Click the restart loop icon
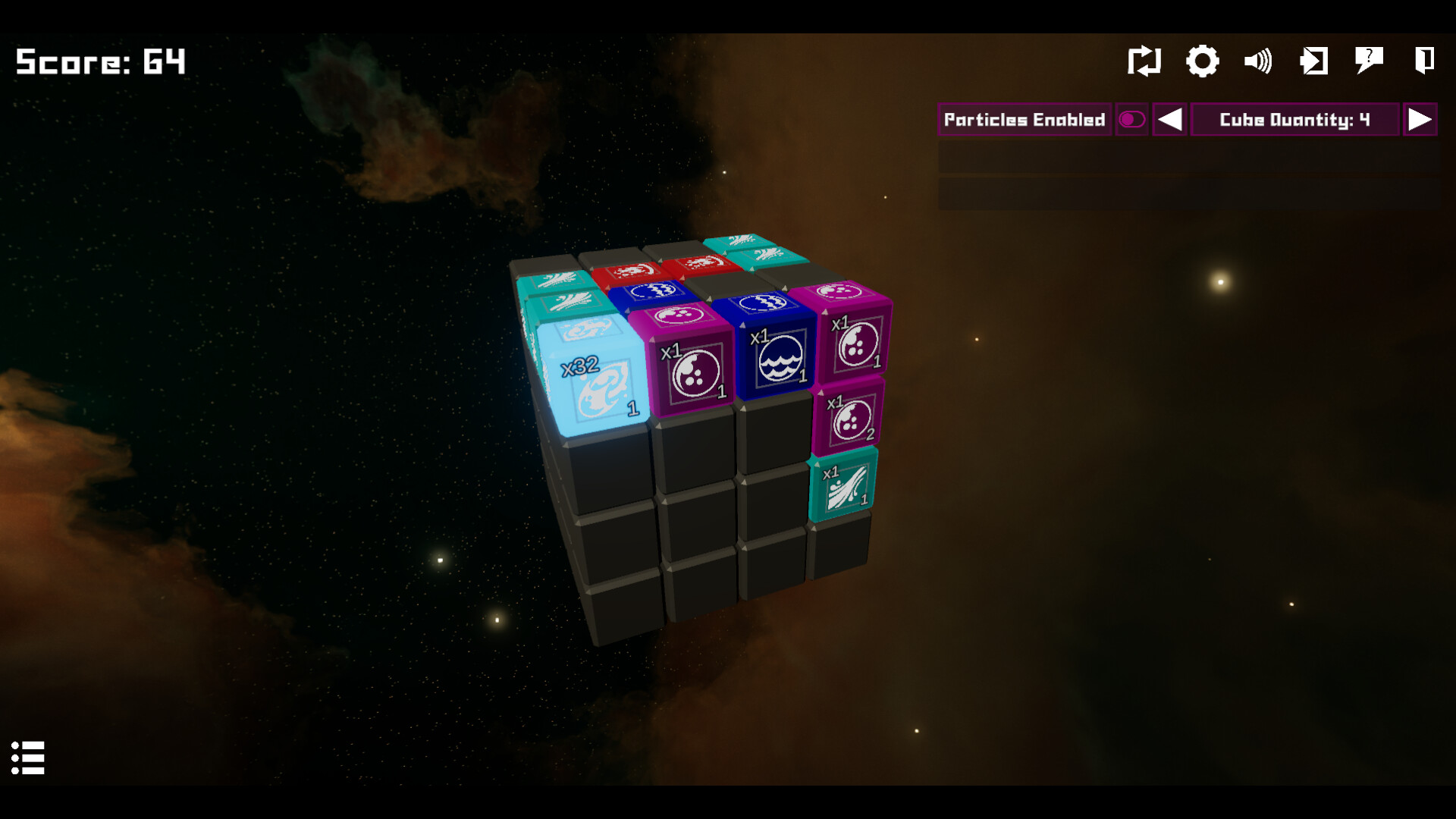The image size is (1456, 819). coord(1145,61)
